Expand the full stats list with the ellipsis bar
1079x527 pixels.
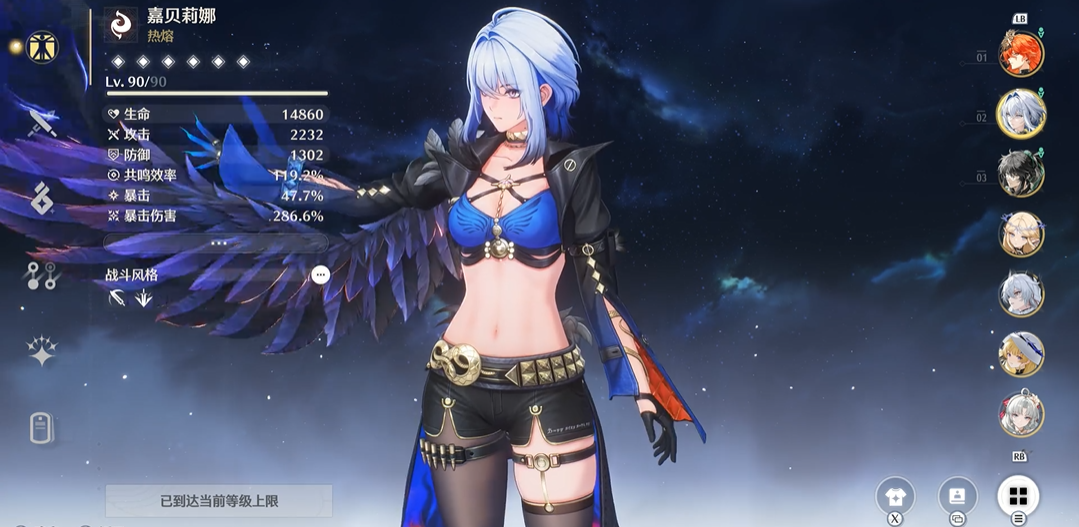(x=217, y=242)
